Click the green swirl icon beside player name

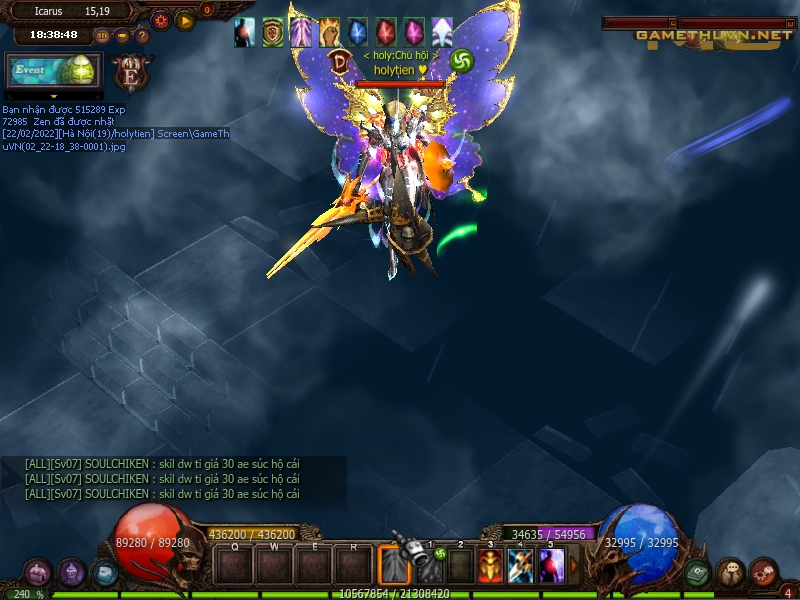pyautogui.click(x=461, y=60)
